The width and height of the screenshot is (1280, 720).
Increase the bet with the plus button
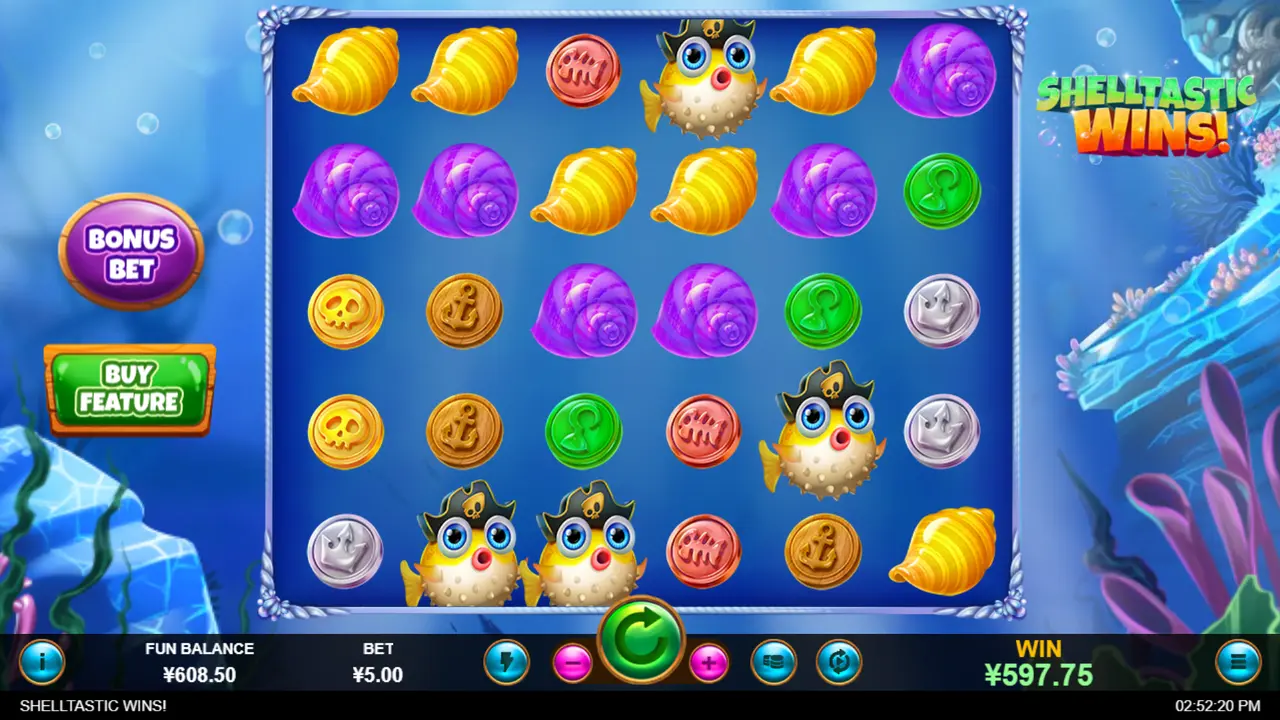pos(707,661)
